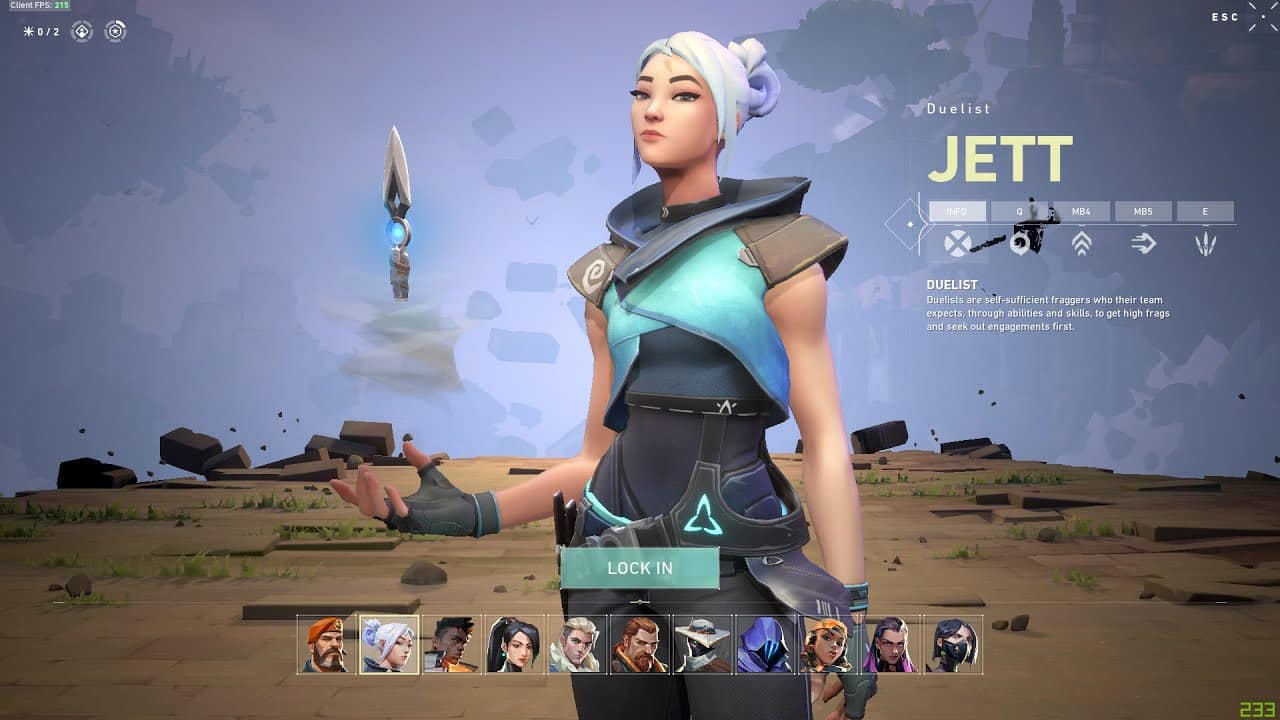Open the diamond-shaped progress icon
The height and width of the screenshot is (720, 1280).
(x=82, y=32)
